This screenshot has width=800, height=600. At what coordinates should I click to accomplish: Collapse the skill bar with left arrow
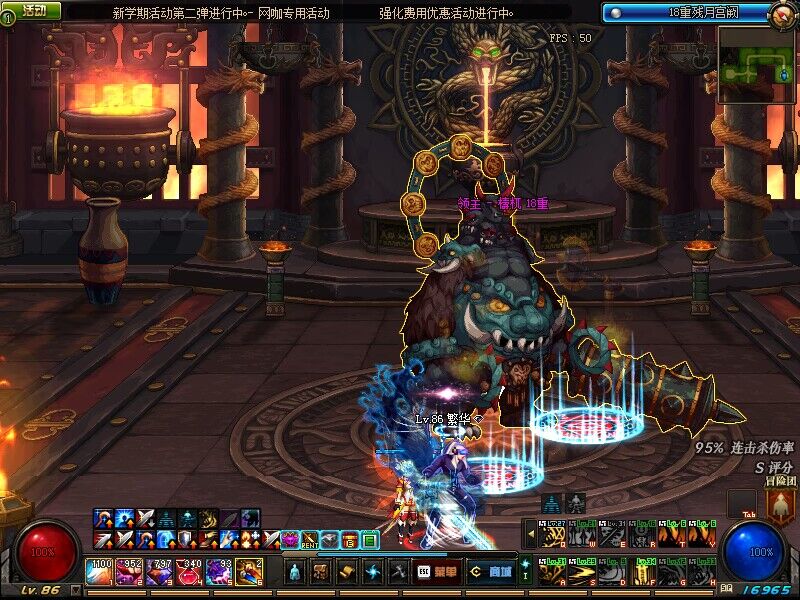coord(529,534)
